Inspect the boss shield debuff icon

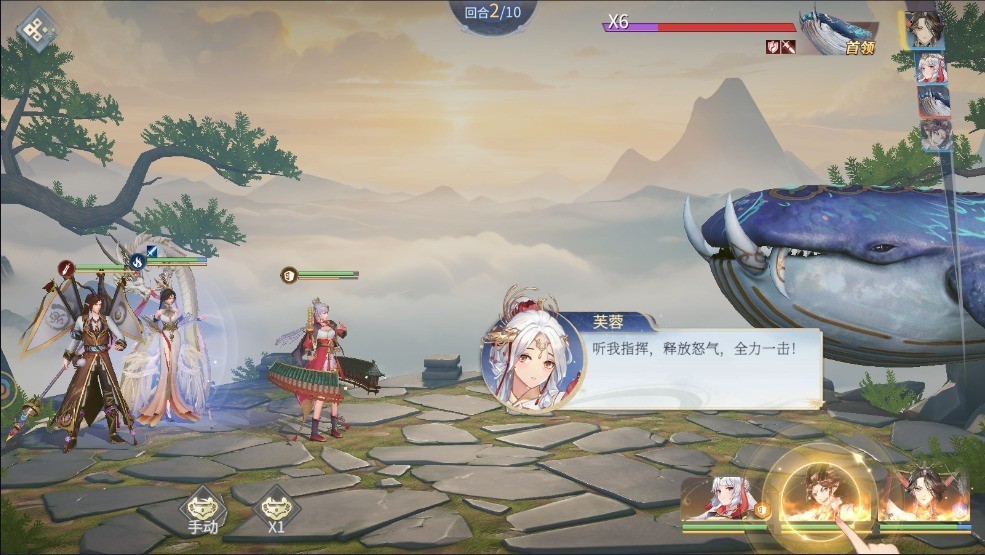[773, 47]
